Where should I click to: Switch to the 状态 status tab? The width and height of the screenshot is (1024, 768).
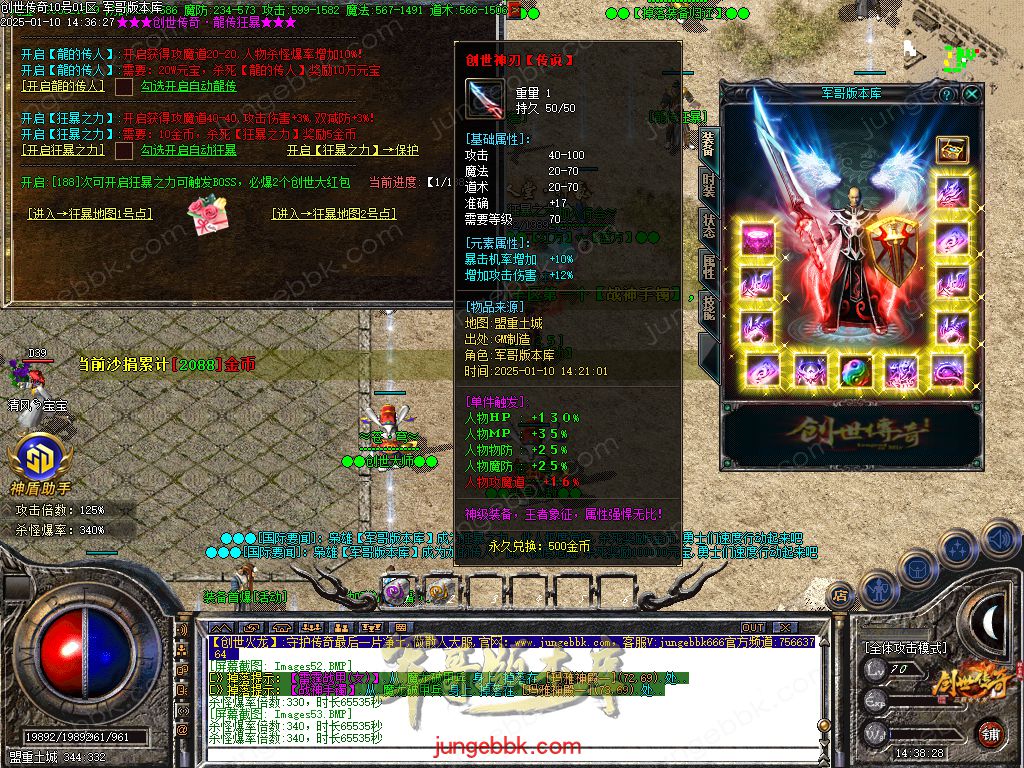(708, 226)
